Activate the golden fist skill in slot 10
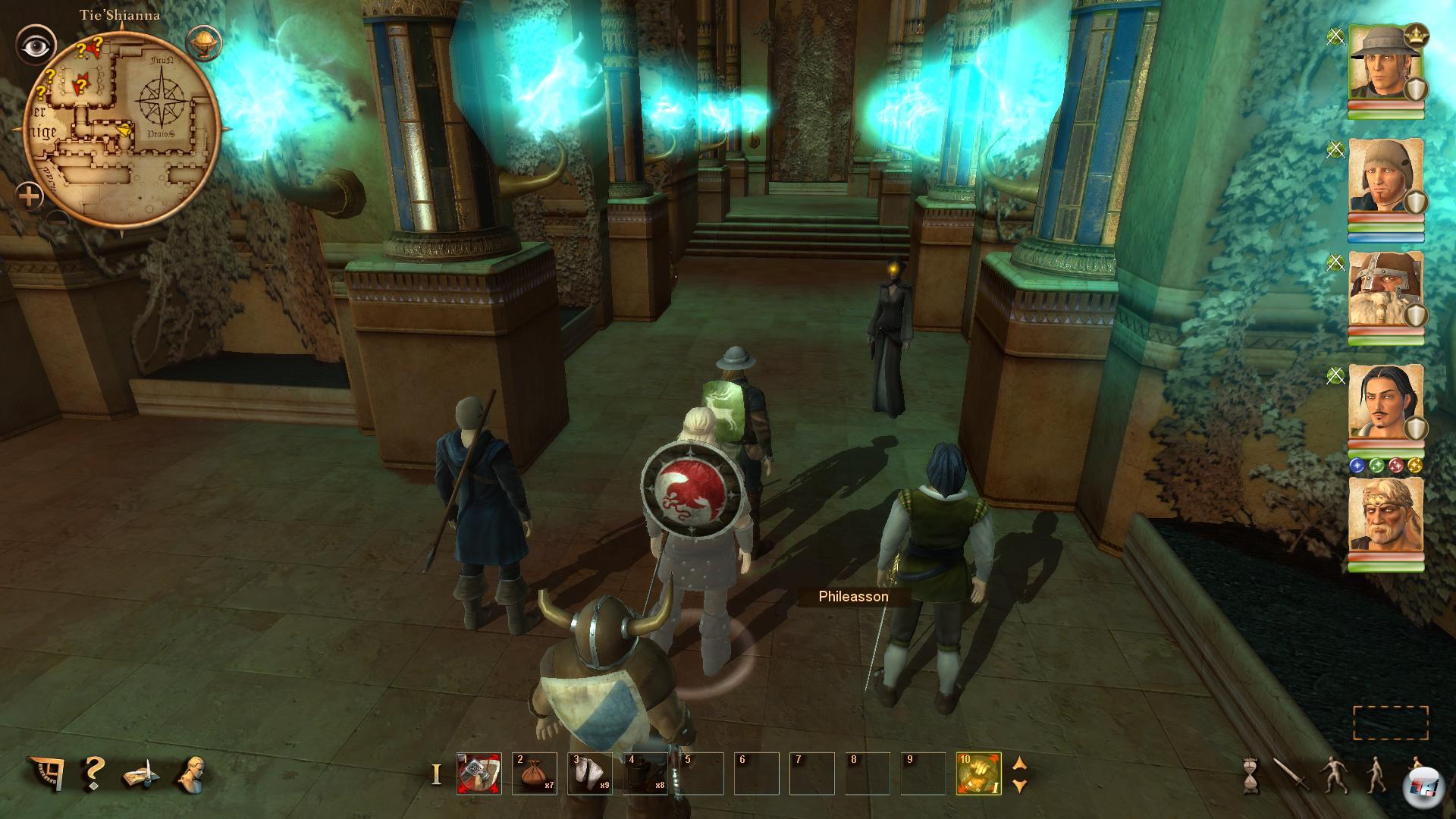1456x819 pixels. pos(978,773)
